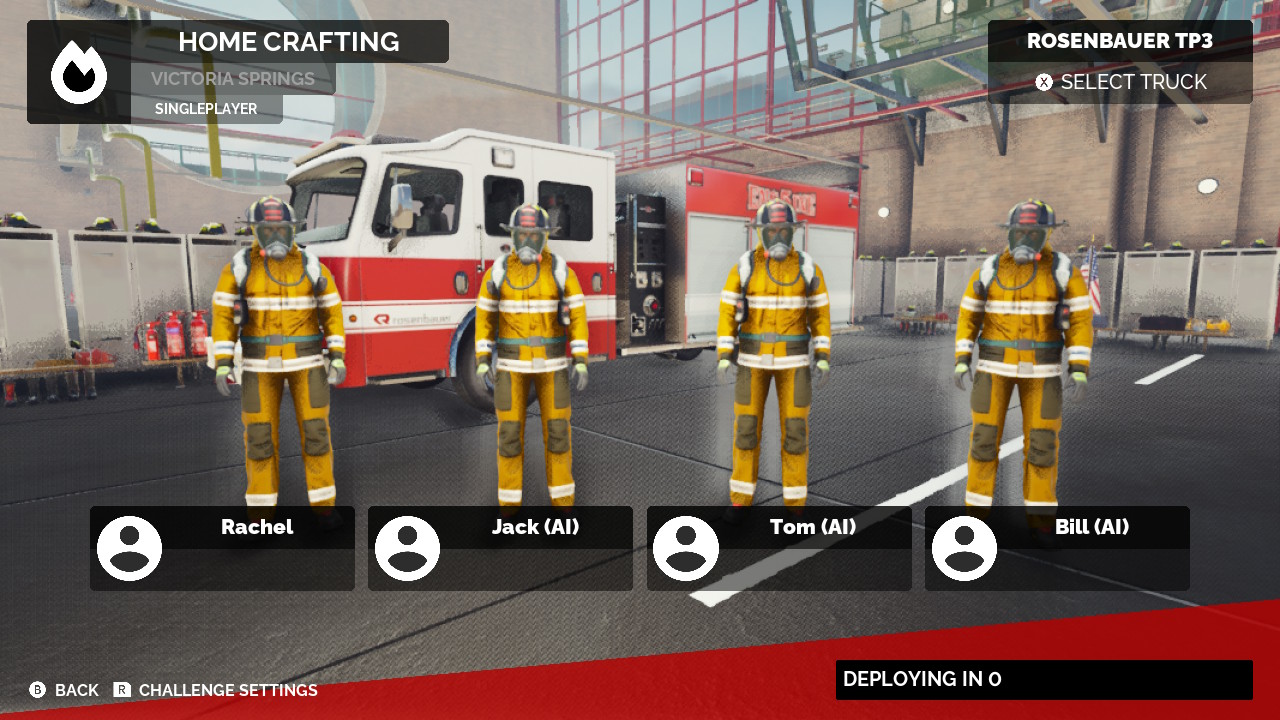The image size is (1280, 720).
Task: Go Back to previous screen
Action: point(64,690)
